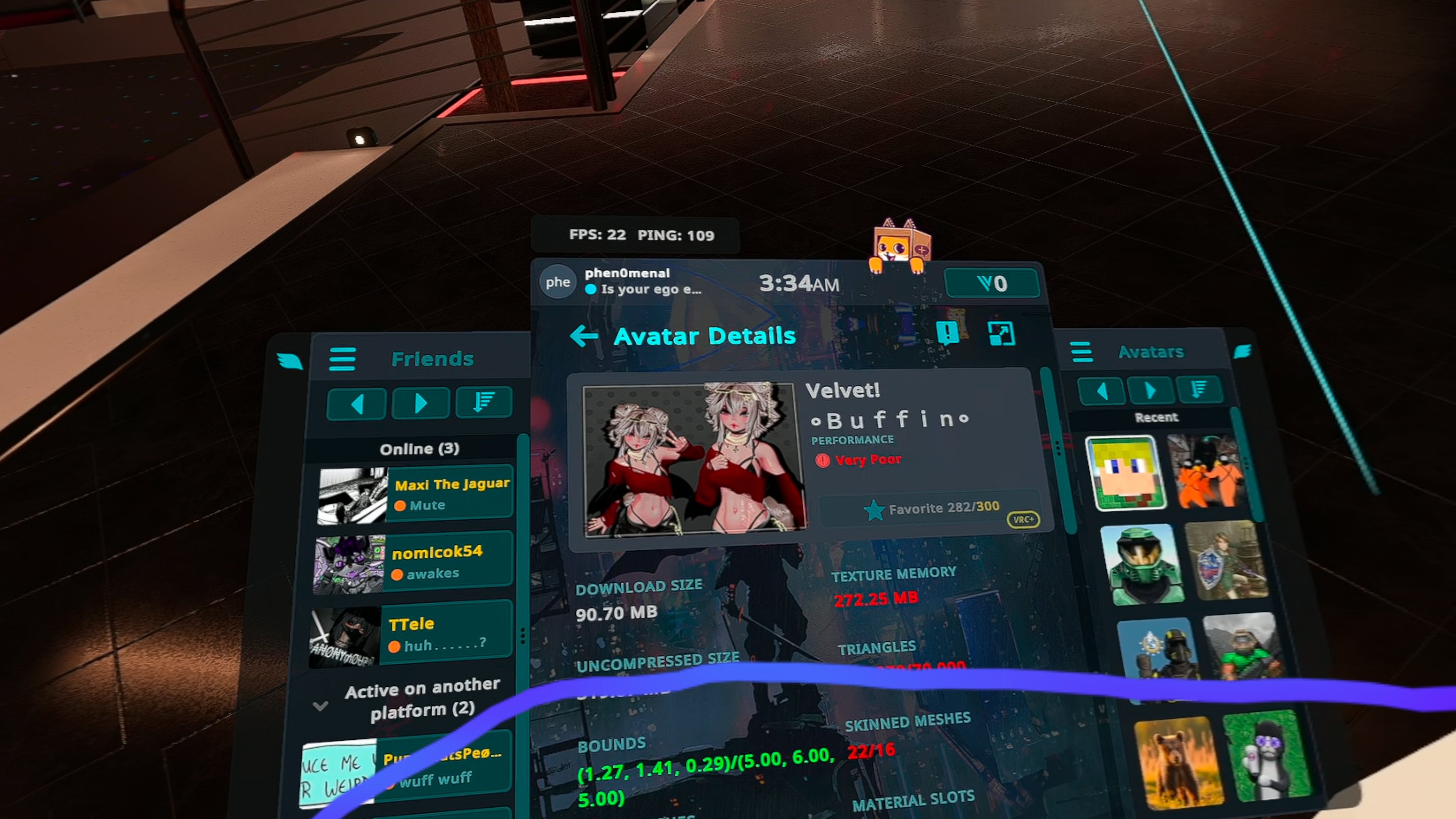The width and height of the screenshot is (1456, 819).
Task: Open the Friends sort options
Action: pos(484,402)
